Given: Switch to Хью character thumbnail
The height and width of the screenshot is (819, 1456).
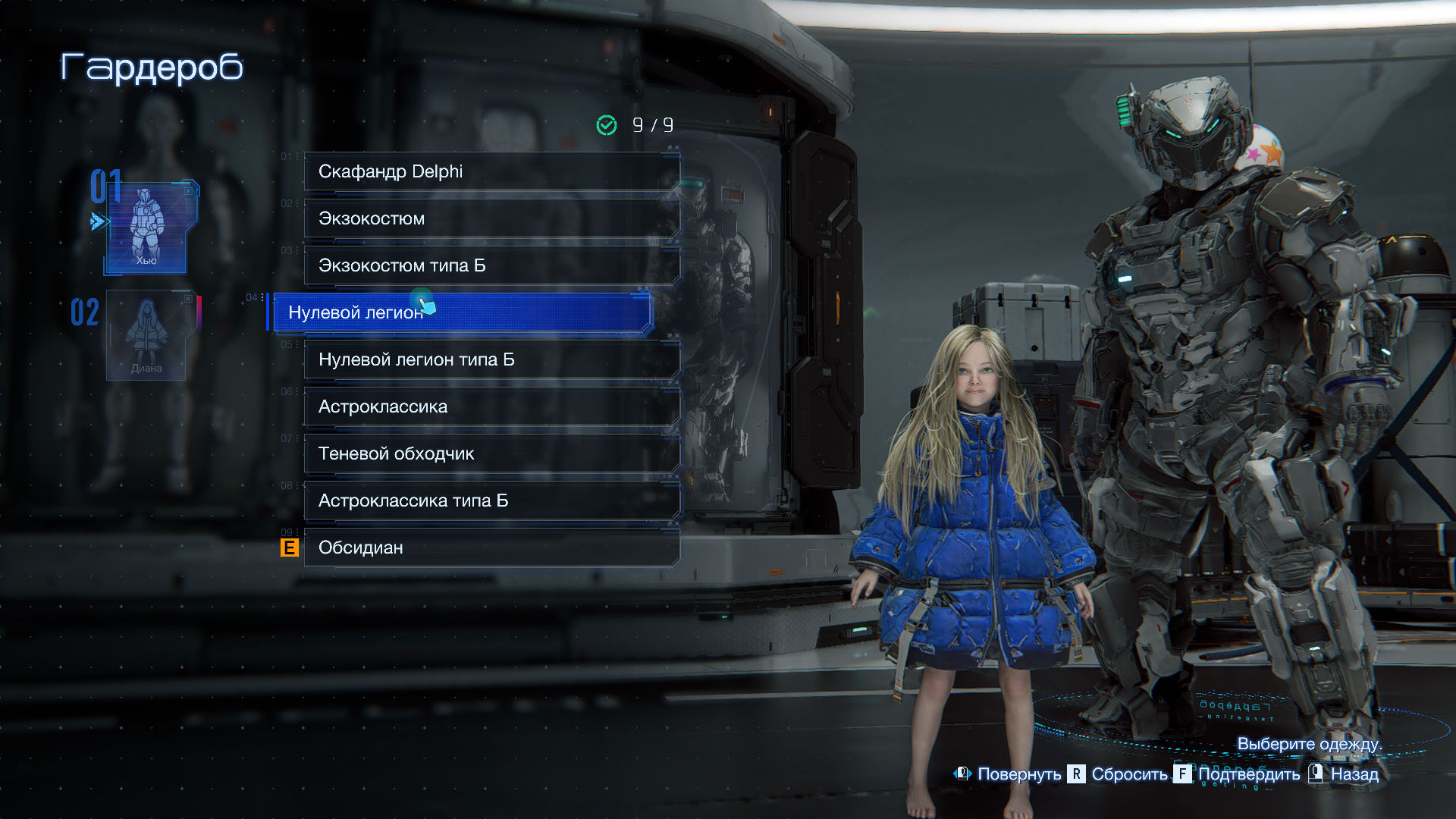Looking at the screenshot, I should (146, 227).
